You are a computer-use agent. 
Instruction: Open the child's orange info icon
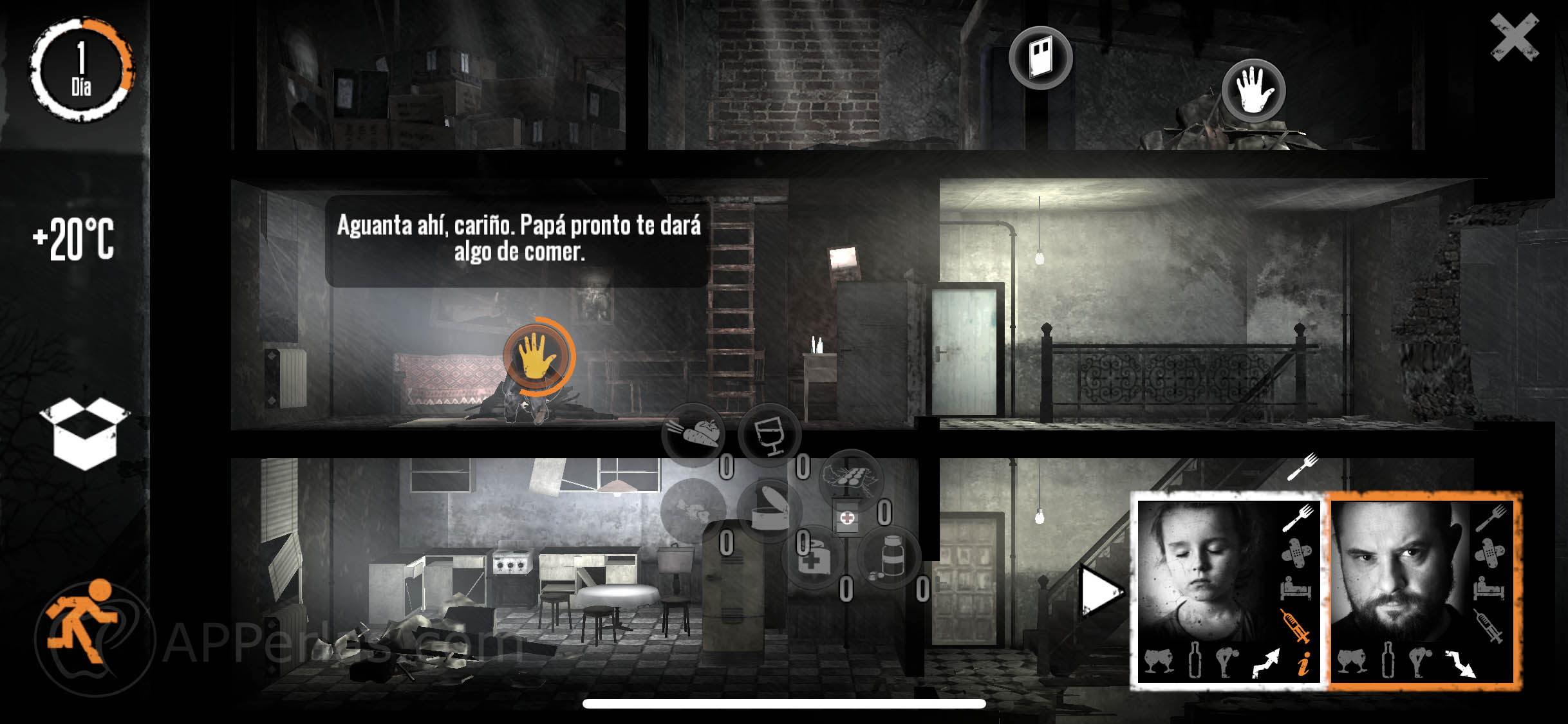[x=1303, y=664]
